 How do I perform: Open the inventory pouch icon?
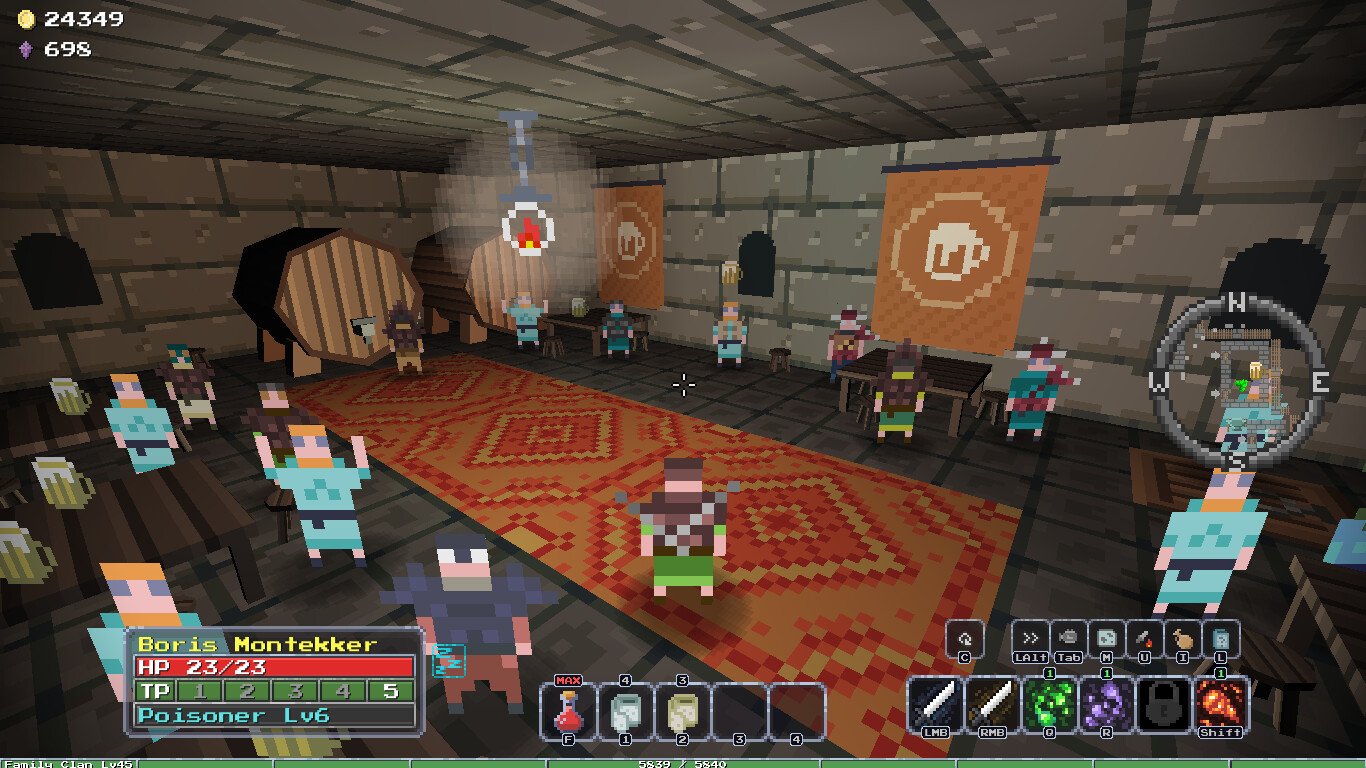point(1183,638)
